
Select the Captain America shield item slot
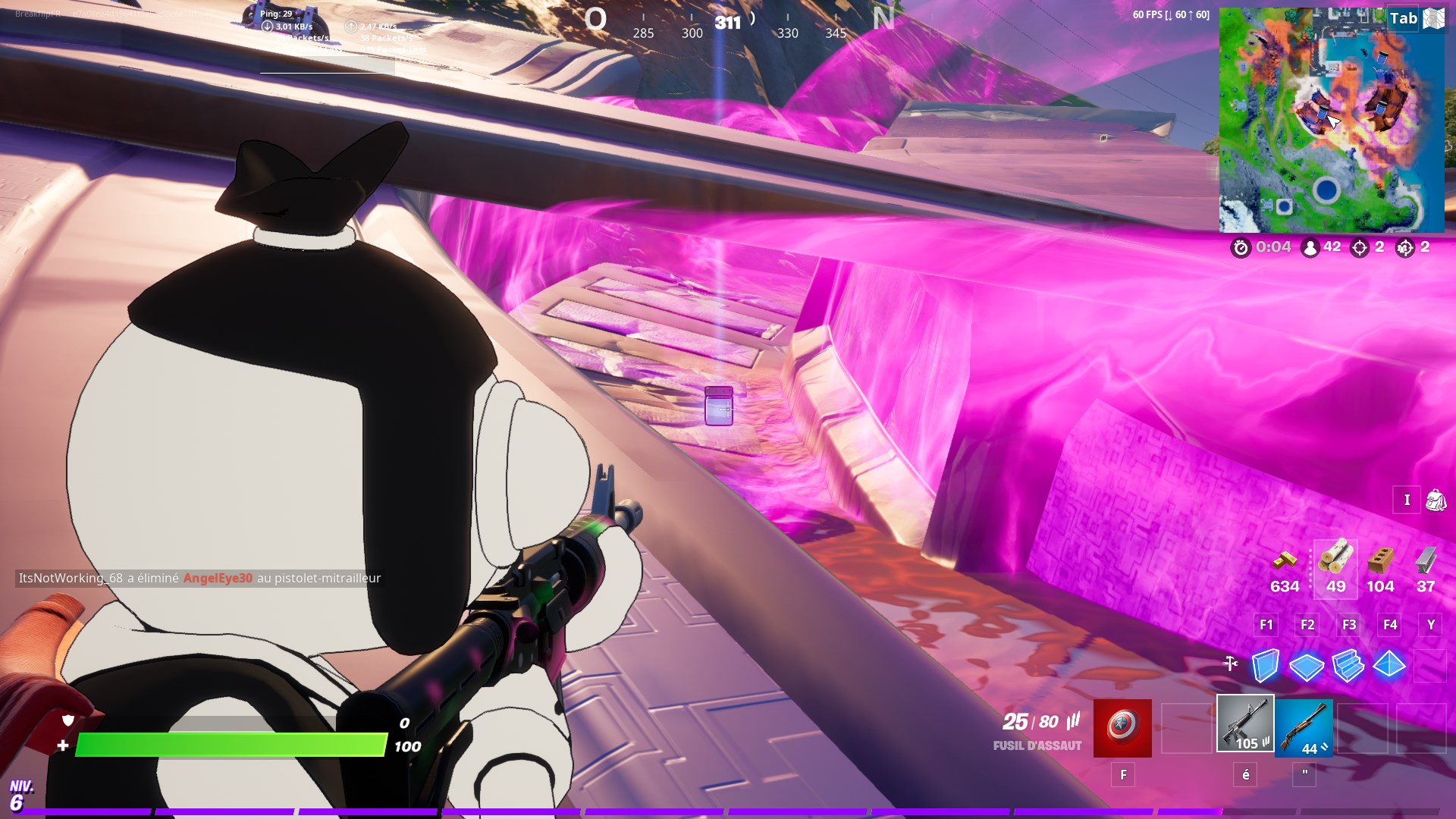tap(1121, 728)
